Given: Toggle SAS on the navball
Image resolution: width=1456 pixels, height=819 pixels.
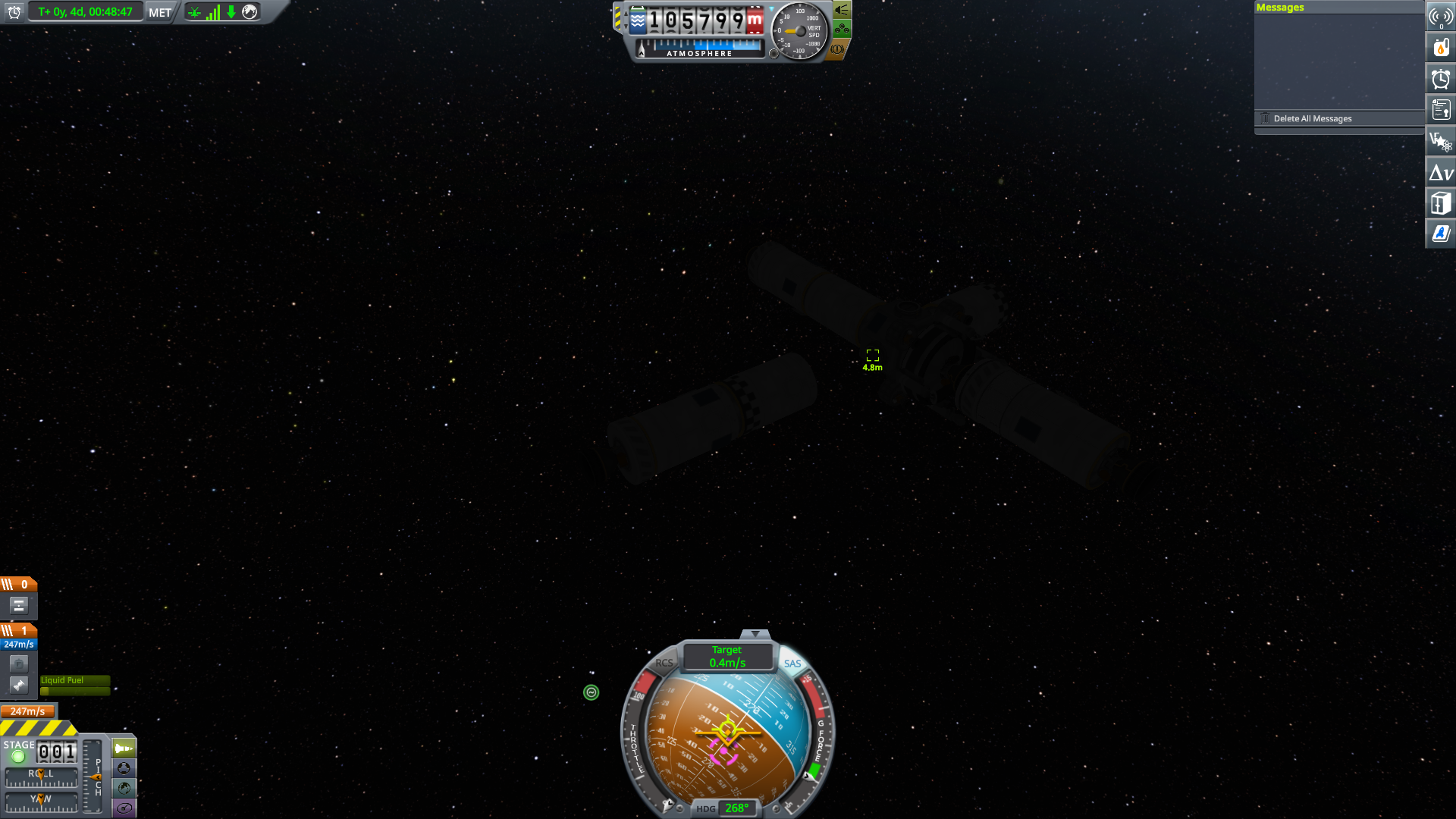Looking at the screenshot, I should click(792, 664).
